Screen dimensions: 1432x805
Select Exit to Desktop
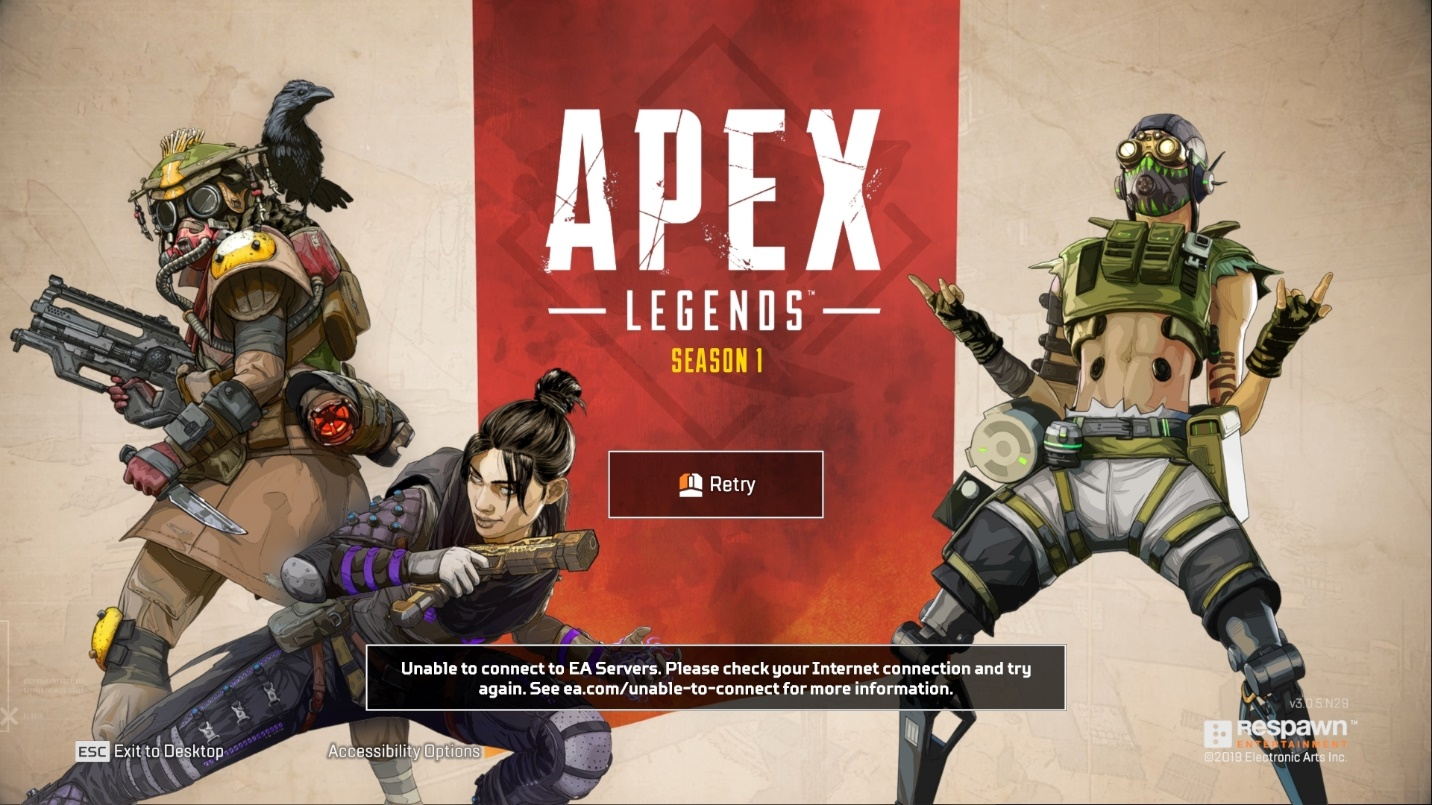click(170, 751)
